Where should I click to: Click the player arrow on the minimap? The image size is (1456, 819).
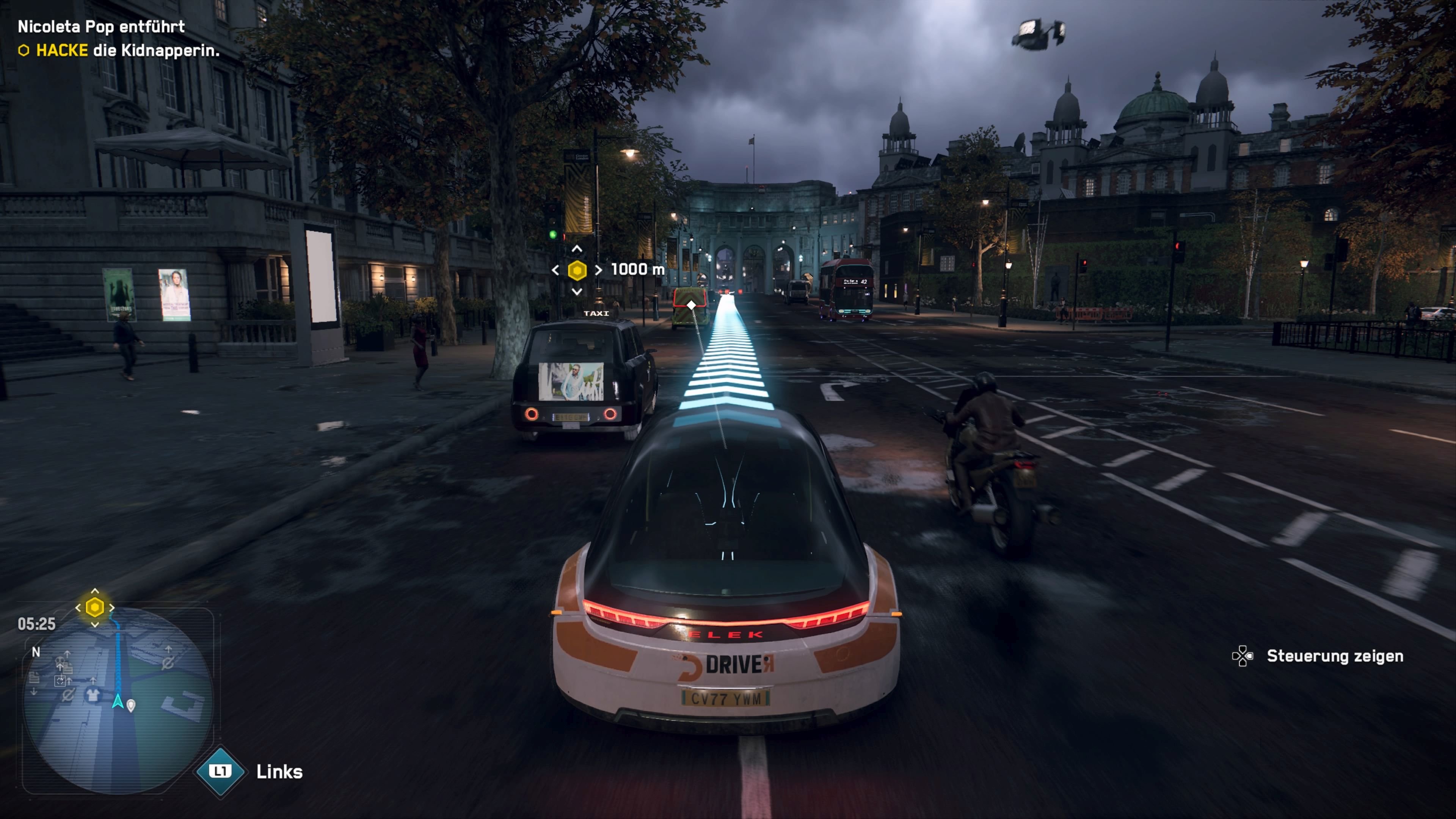[x=118, y=701]
